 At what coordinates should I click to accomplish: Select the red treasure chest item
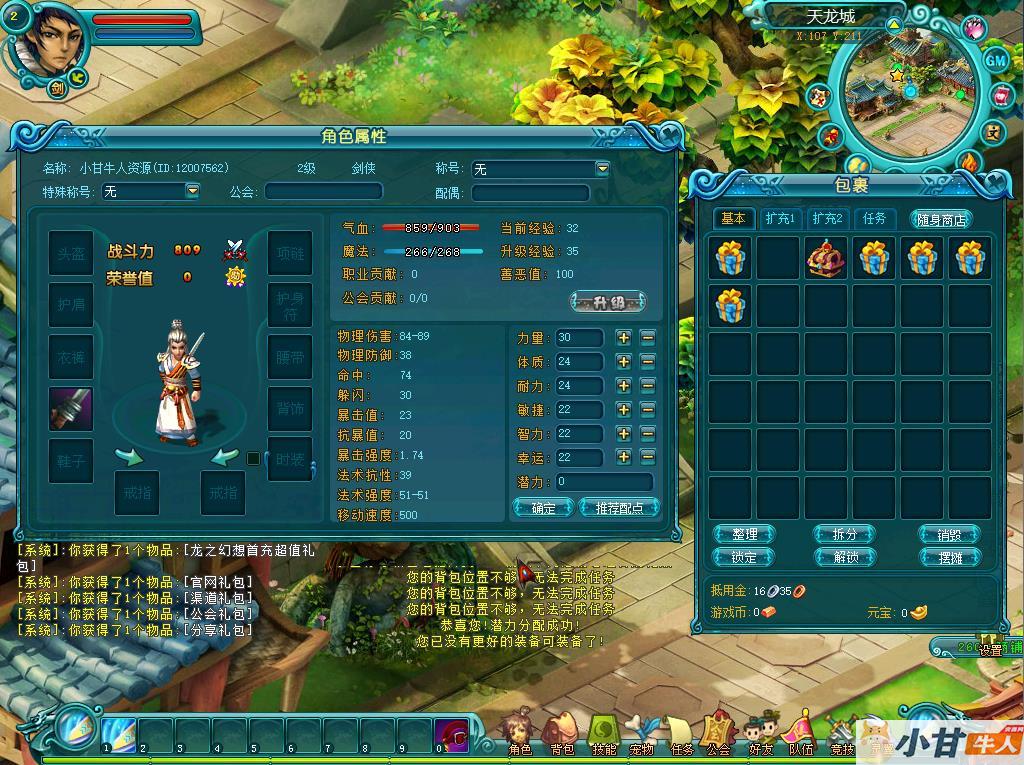[x=826, y=258]
